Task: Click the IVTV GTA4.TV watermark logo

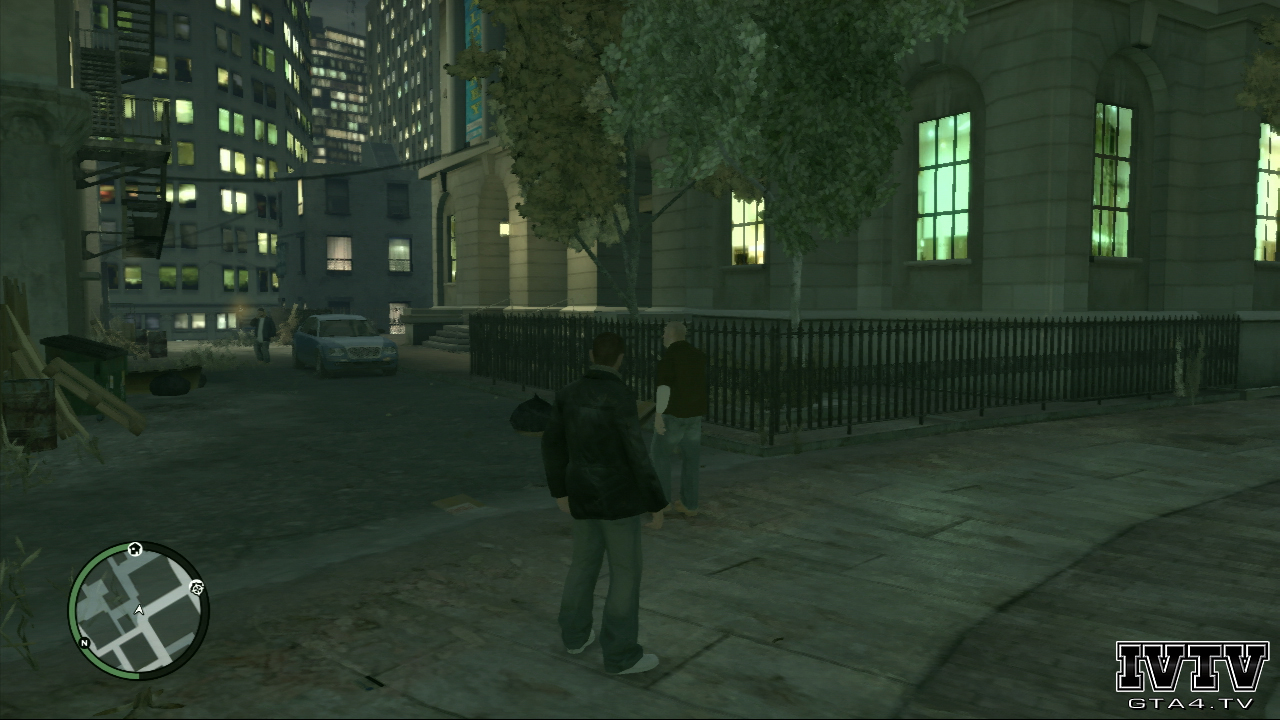Action: pyautogui.click(x=1191, y=676)
